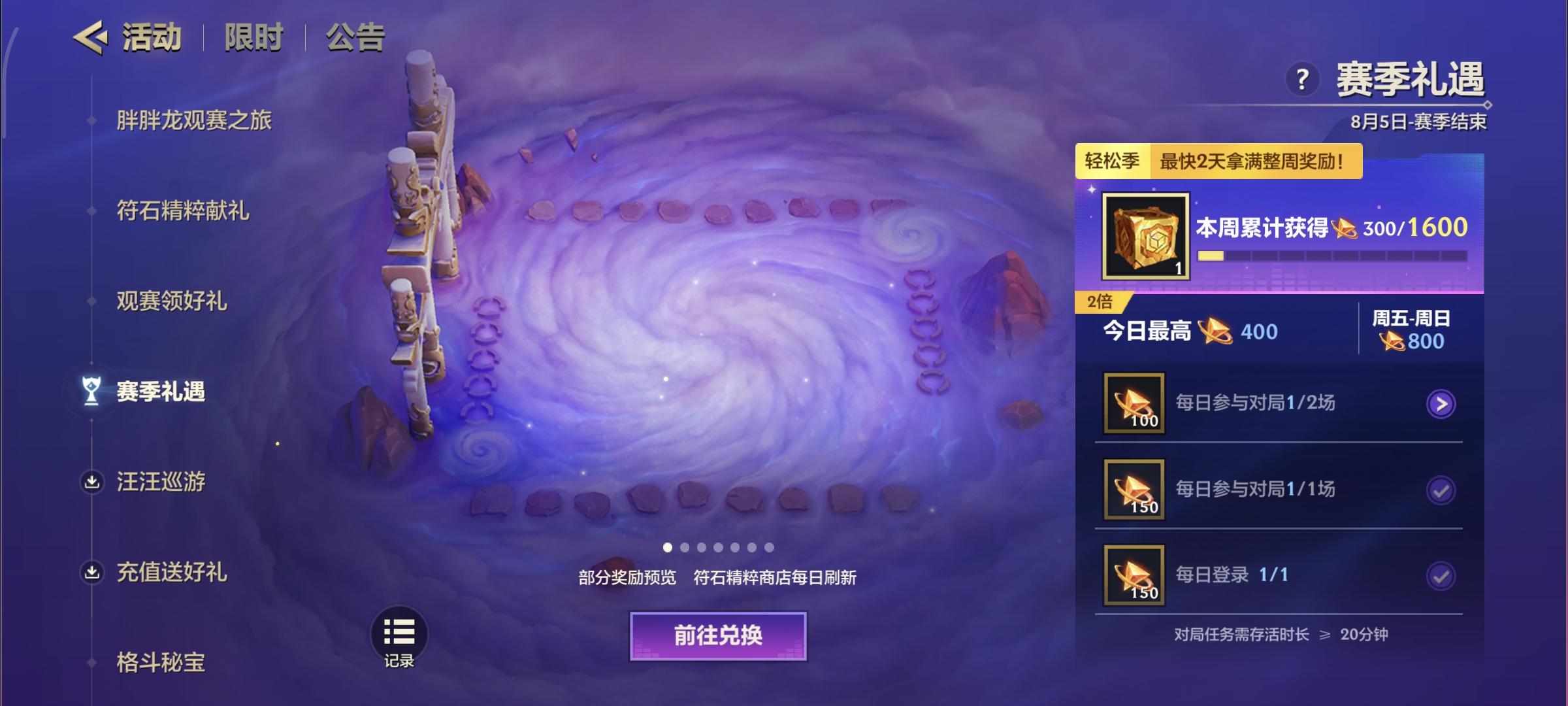This screenshot has width=1568, height=706.
Task: Click the 100-point star icon for daily match task
Action: [x=1134, y=403]
